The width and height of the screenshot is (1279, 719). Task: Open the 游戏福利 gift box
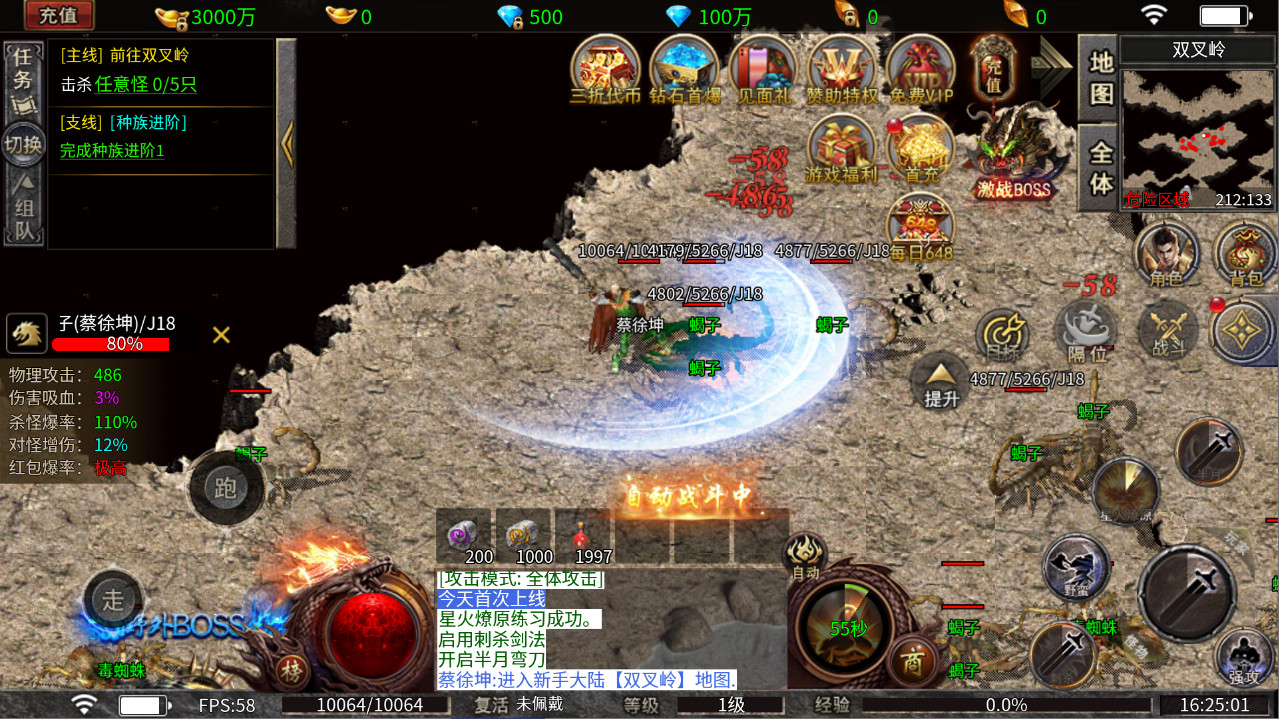tap(841, 150)
